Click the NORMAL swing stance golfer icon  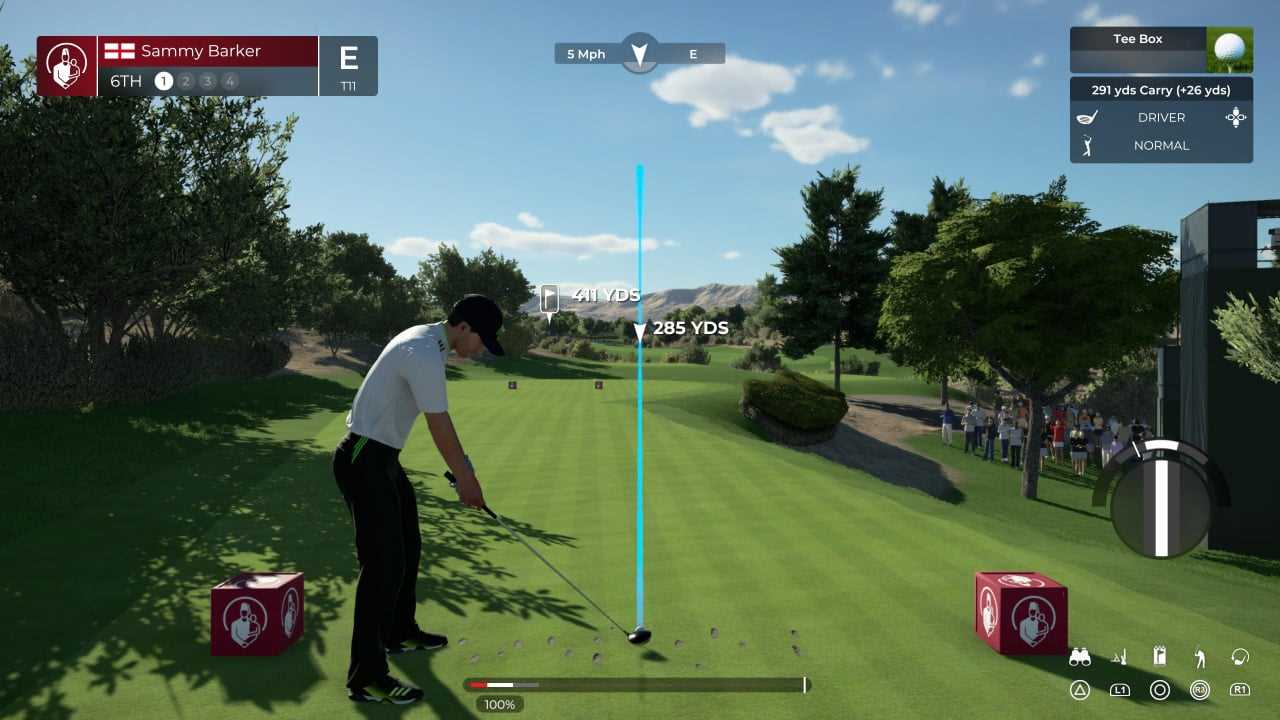[x=1088, y=145]
